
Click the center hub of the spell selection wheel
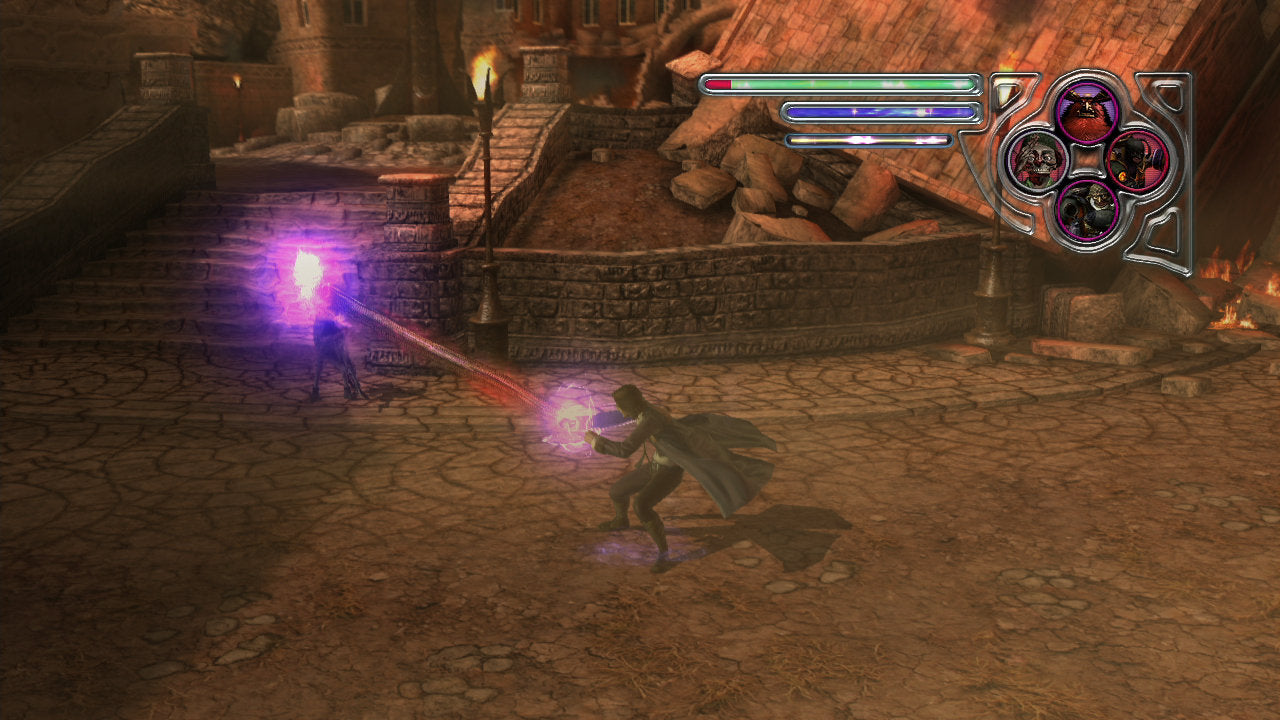[x=1087, y=158]
